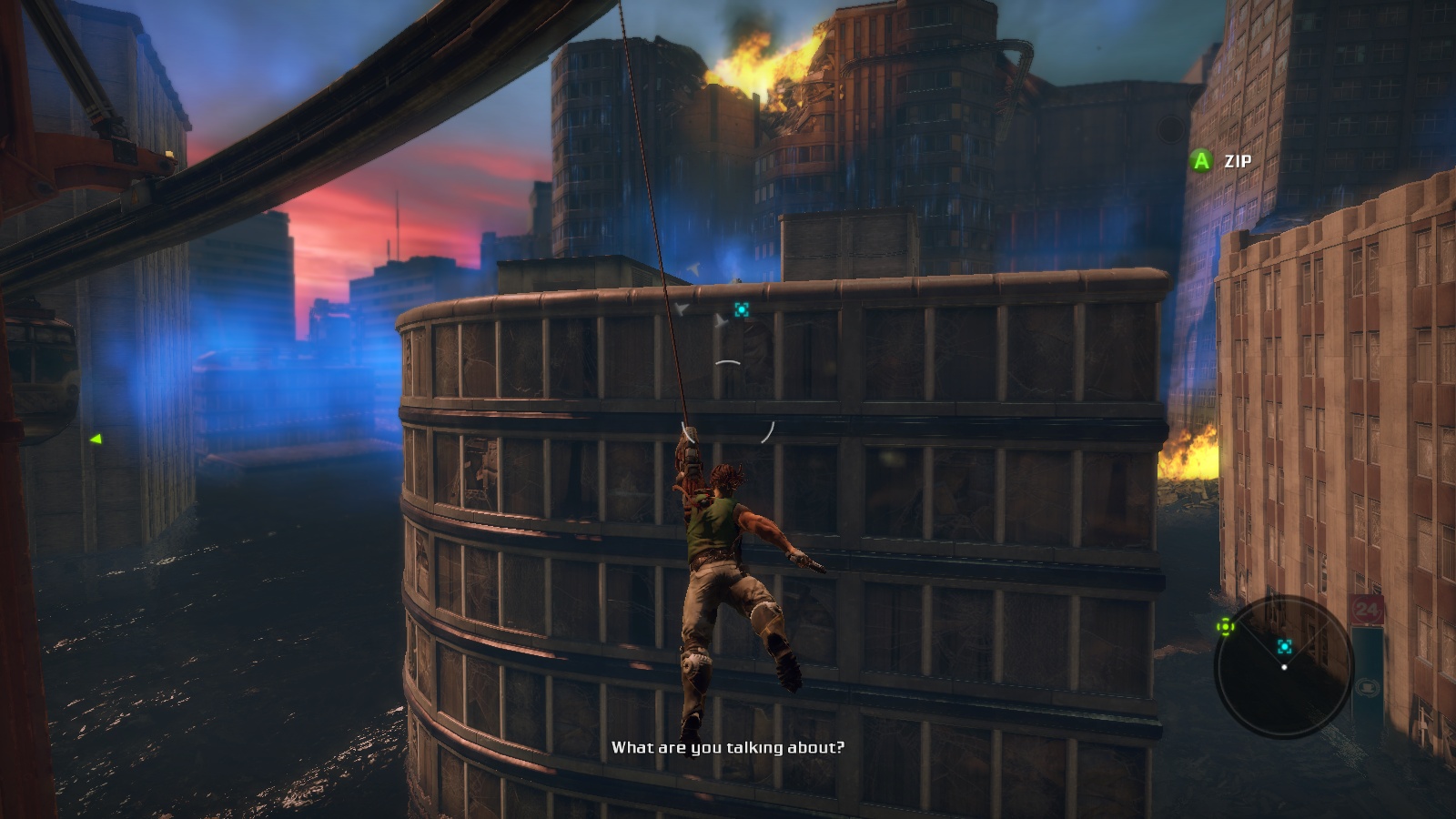Click the circular minimap radar
Image resolution: width=1456 pixels, height=819 pixels.
point(1283,667)
